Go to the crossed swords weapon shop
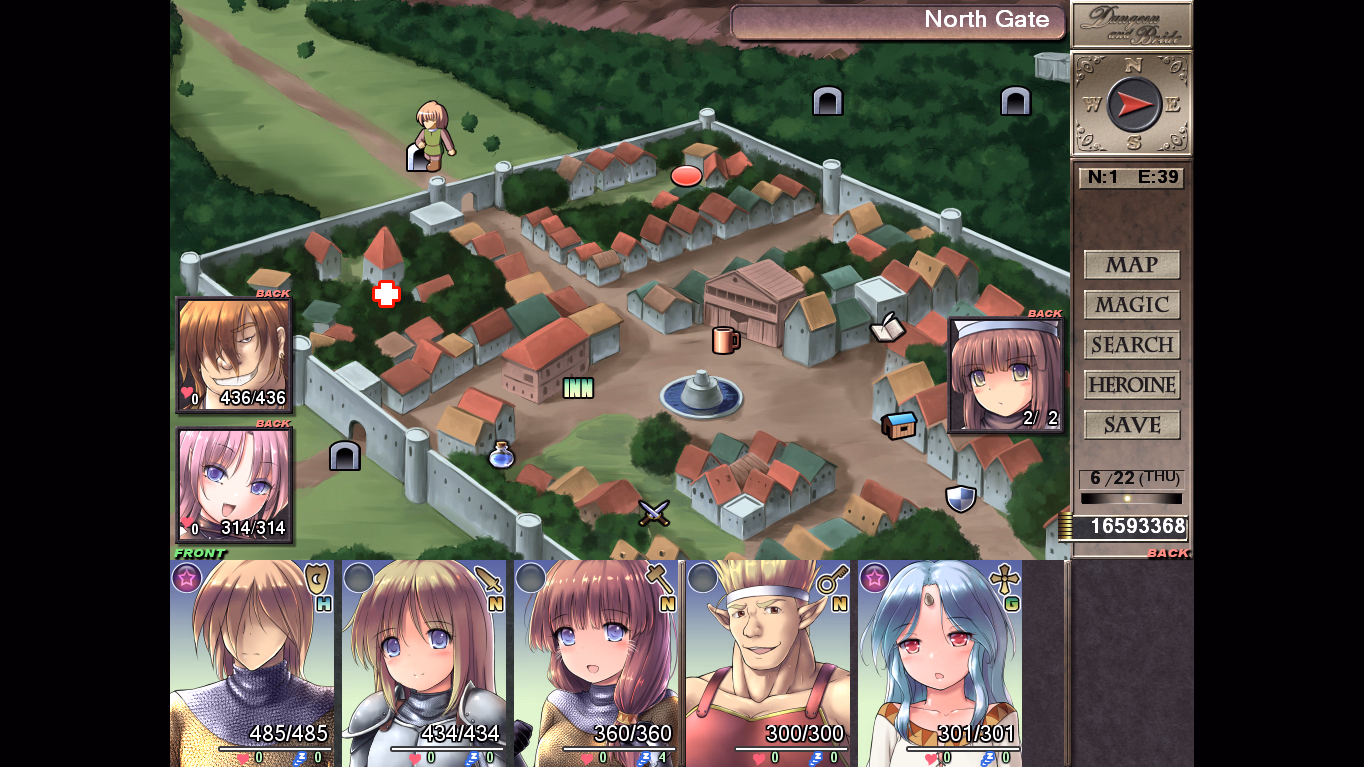The image size is (1364, 767). click(x=654, y=513)
